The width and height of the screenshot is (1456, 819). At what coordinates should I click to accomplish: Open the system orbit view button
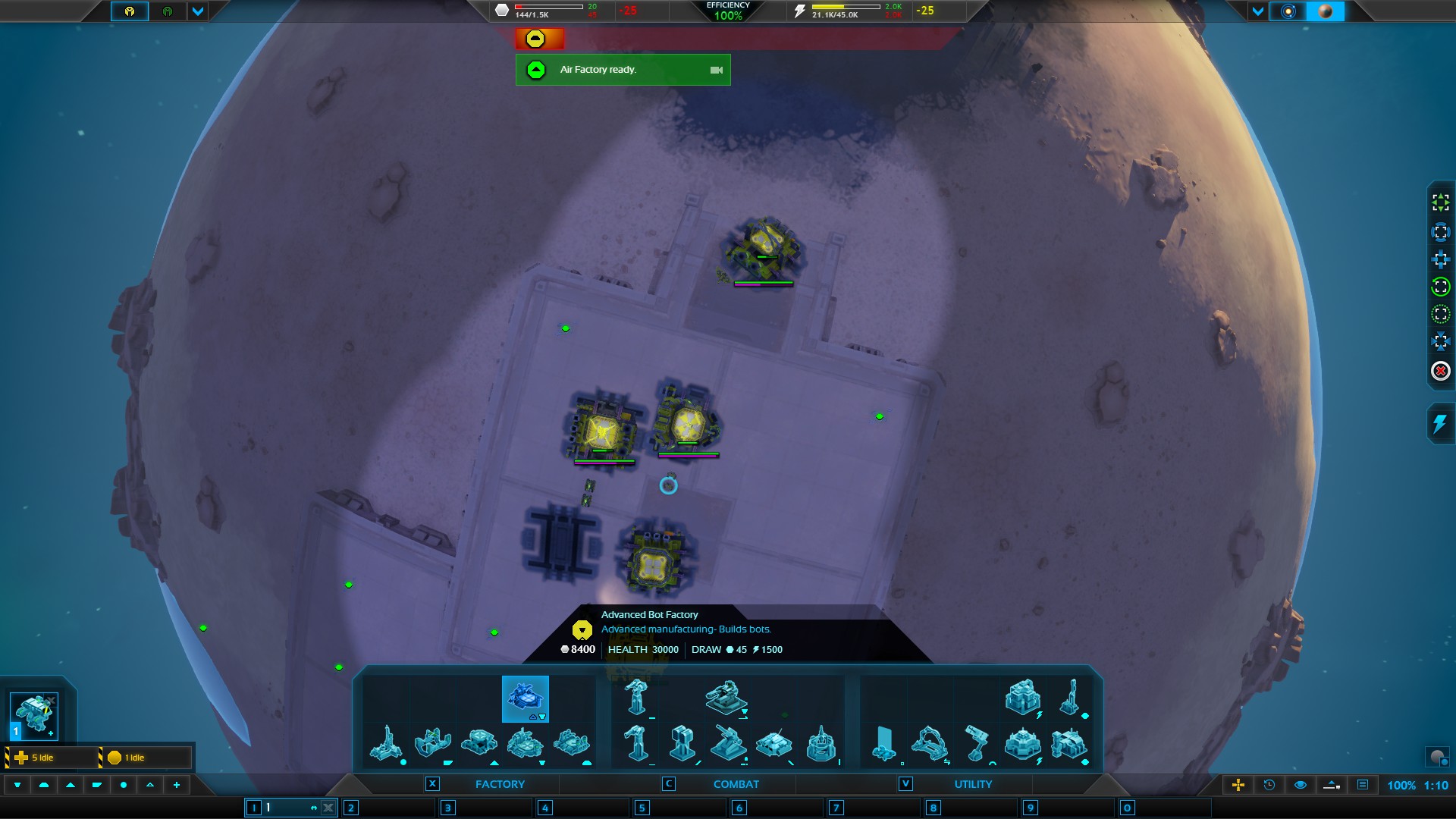click(1288, 11)
